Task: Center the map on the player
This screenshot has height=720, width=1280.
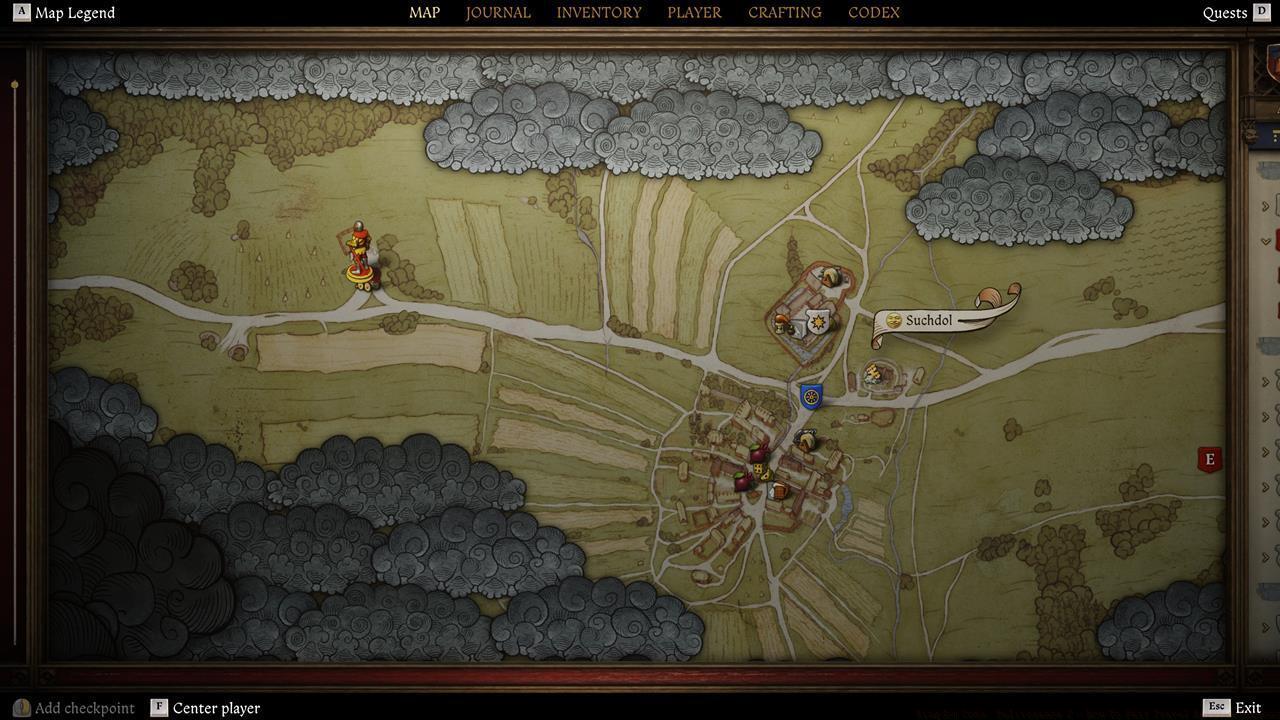Action: pos(206,708)
